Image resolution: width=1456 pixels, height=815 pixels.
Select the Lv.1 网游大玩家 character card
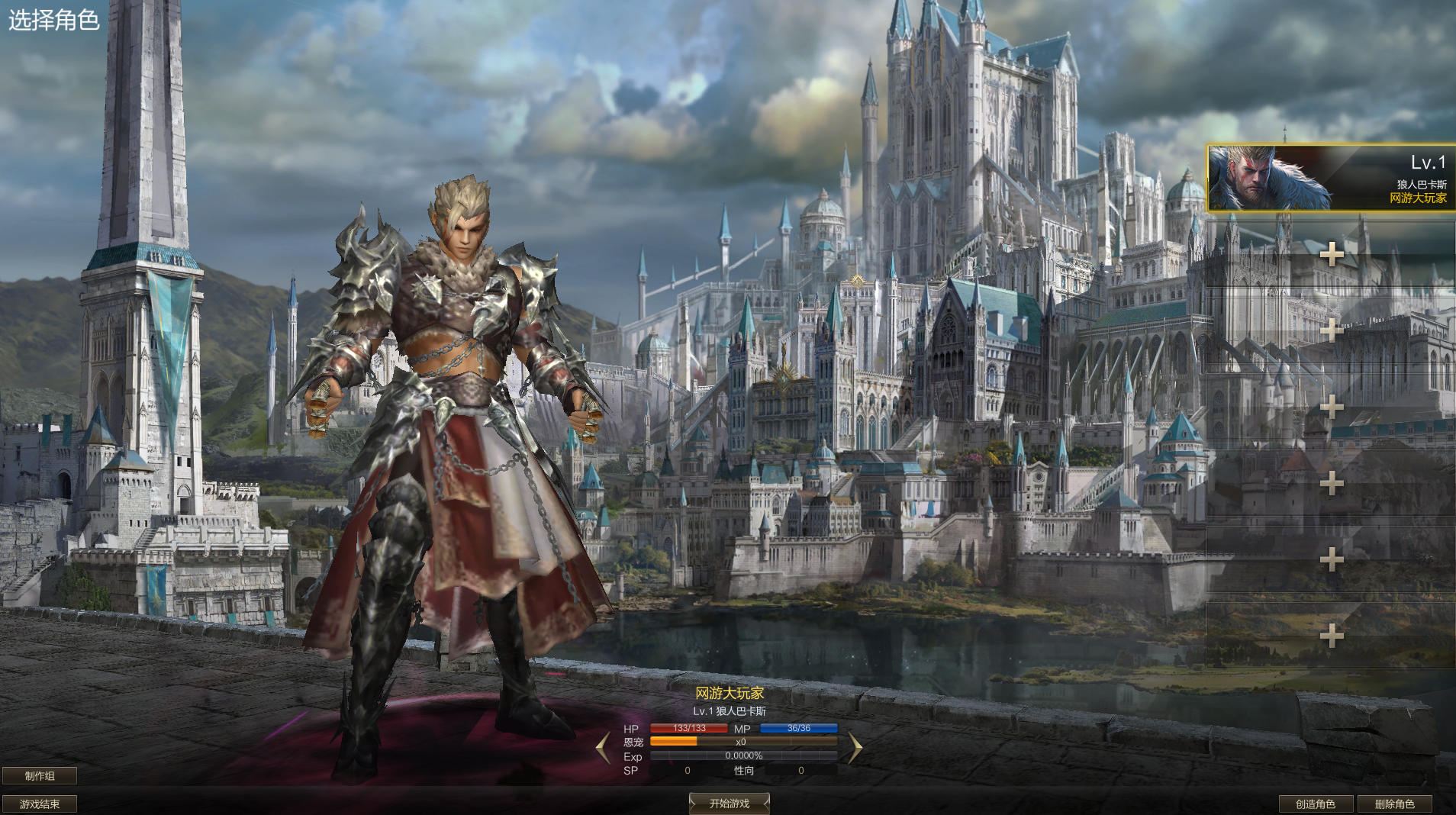click(x=1331, y=178)
